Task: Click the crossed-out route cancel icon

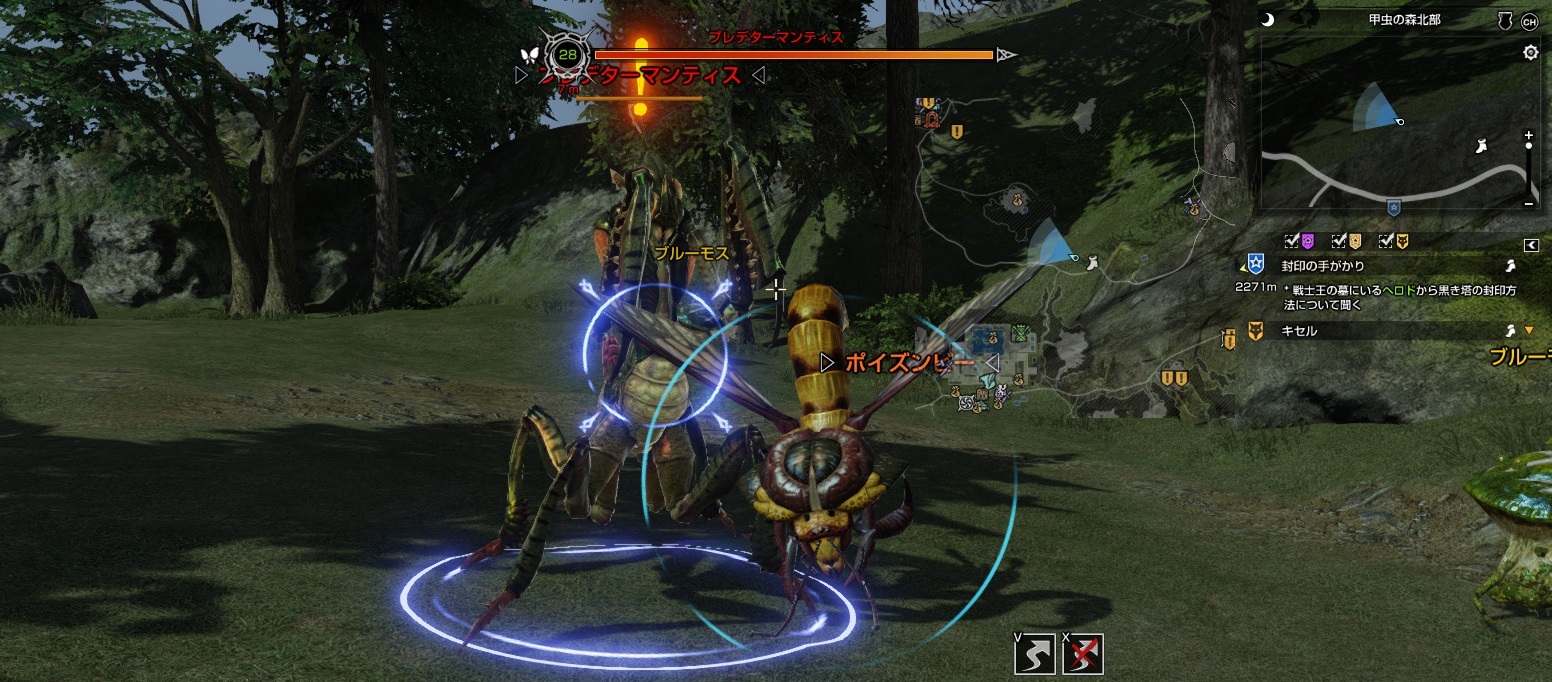Action: tap(1083, 654)
